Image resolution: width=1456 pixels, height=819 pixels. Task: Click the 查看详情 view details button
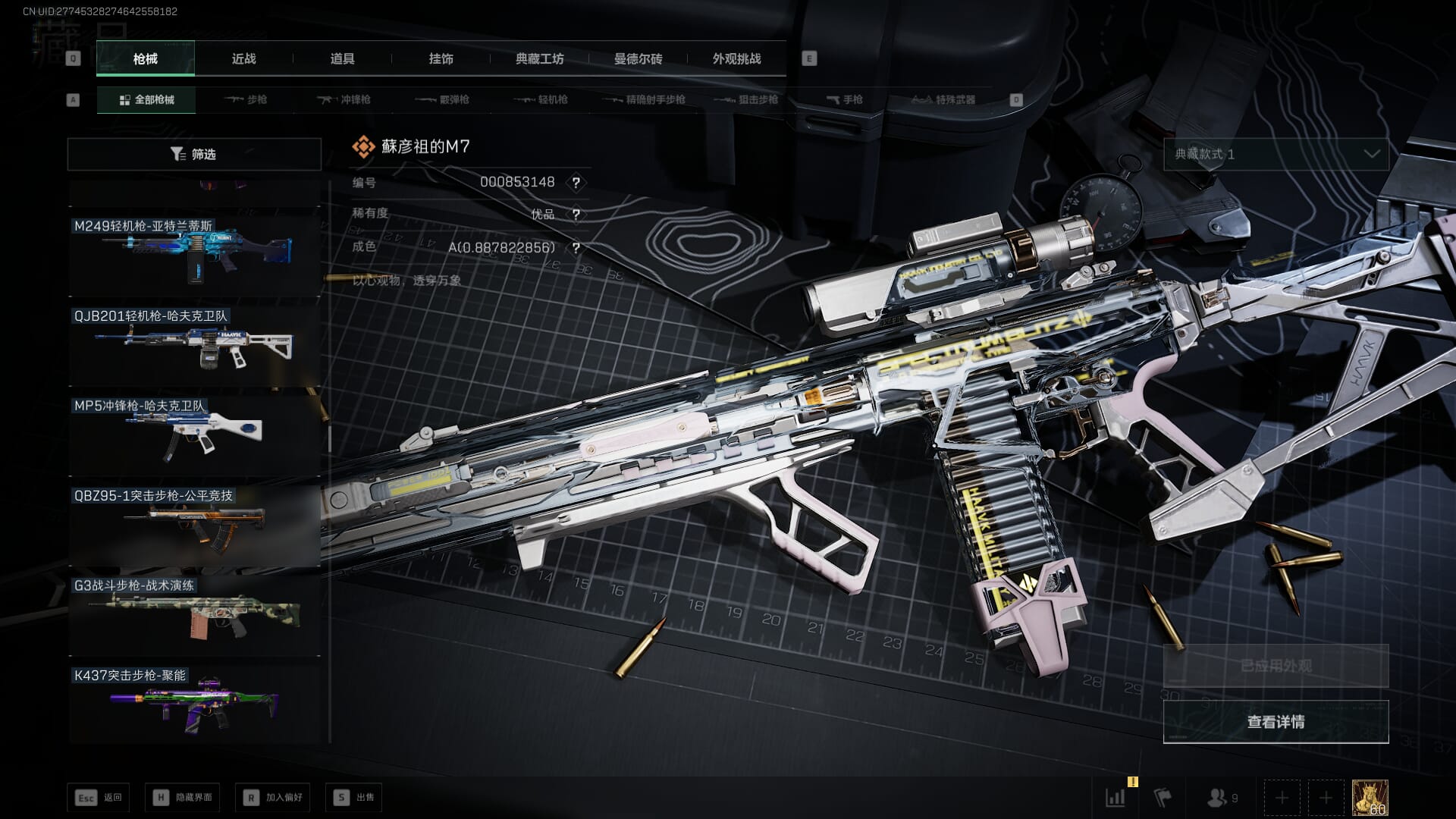click(x=1276, y=722)
